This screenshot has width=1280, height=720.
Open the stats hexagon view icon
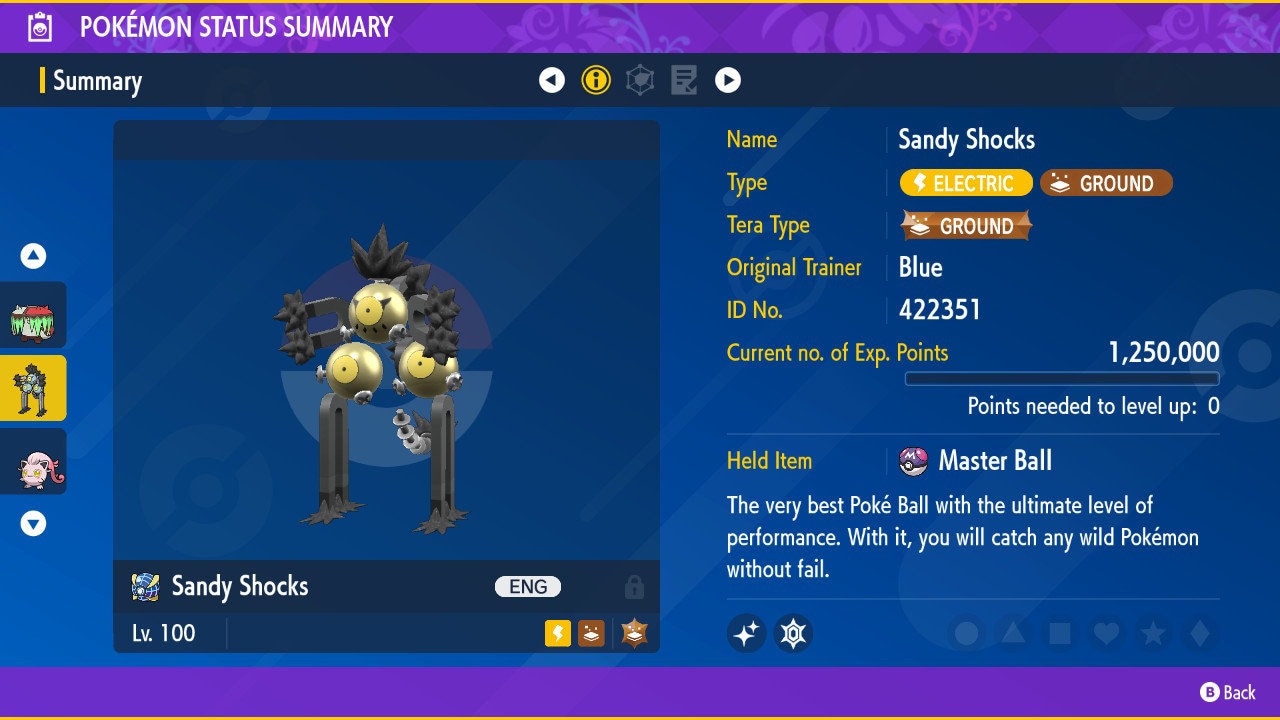click(639, 79)
